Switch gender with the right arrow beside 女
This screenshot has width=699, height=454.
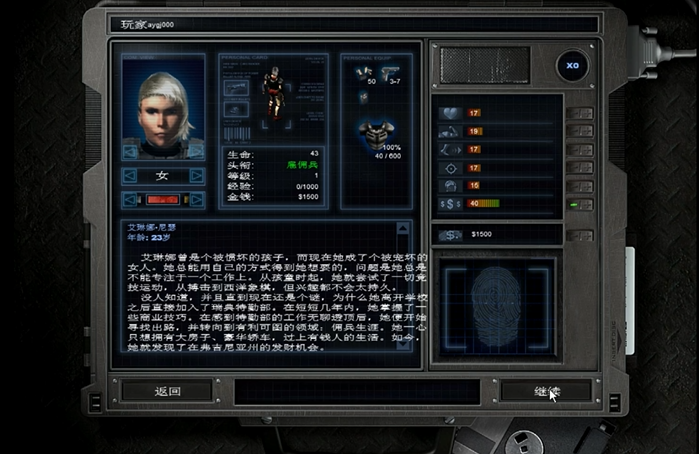coord(197,175)
